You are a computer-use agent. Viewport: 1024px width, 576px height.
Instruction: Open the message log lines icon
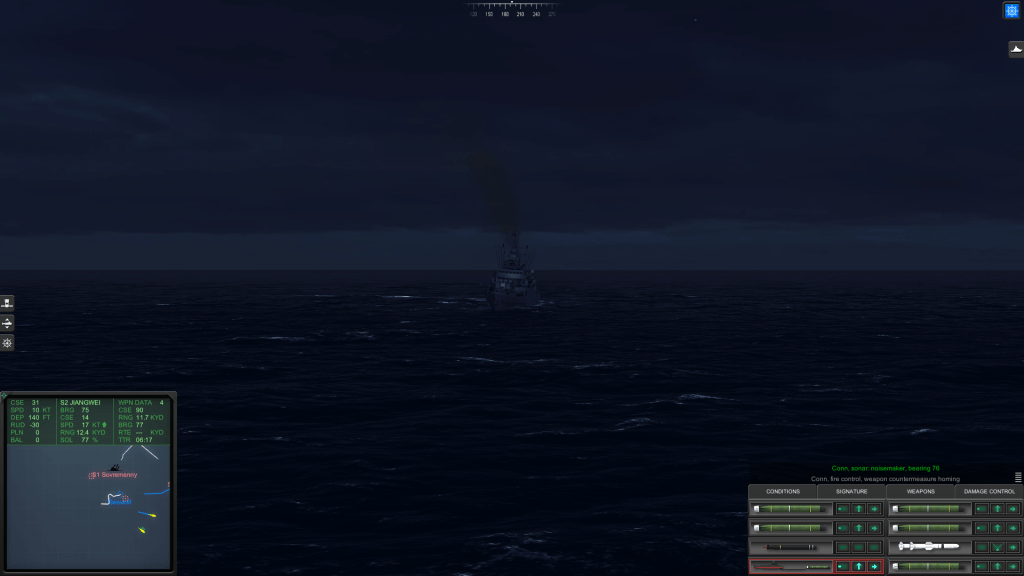(1018, 477)
